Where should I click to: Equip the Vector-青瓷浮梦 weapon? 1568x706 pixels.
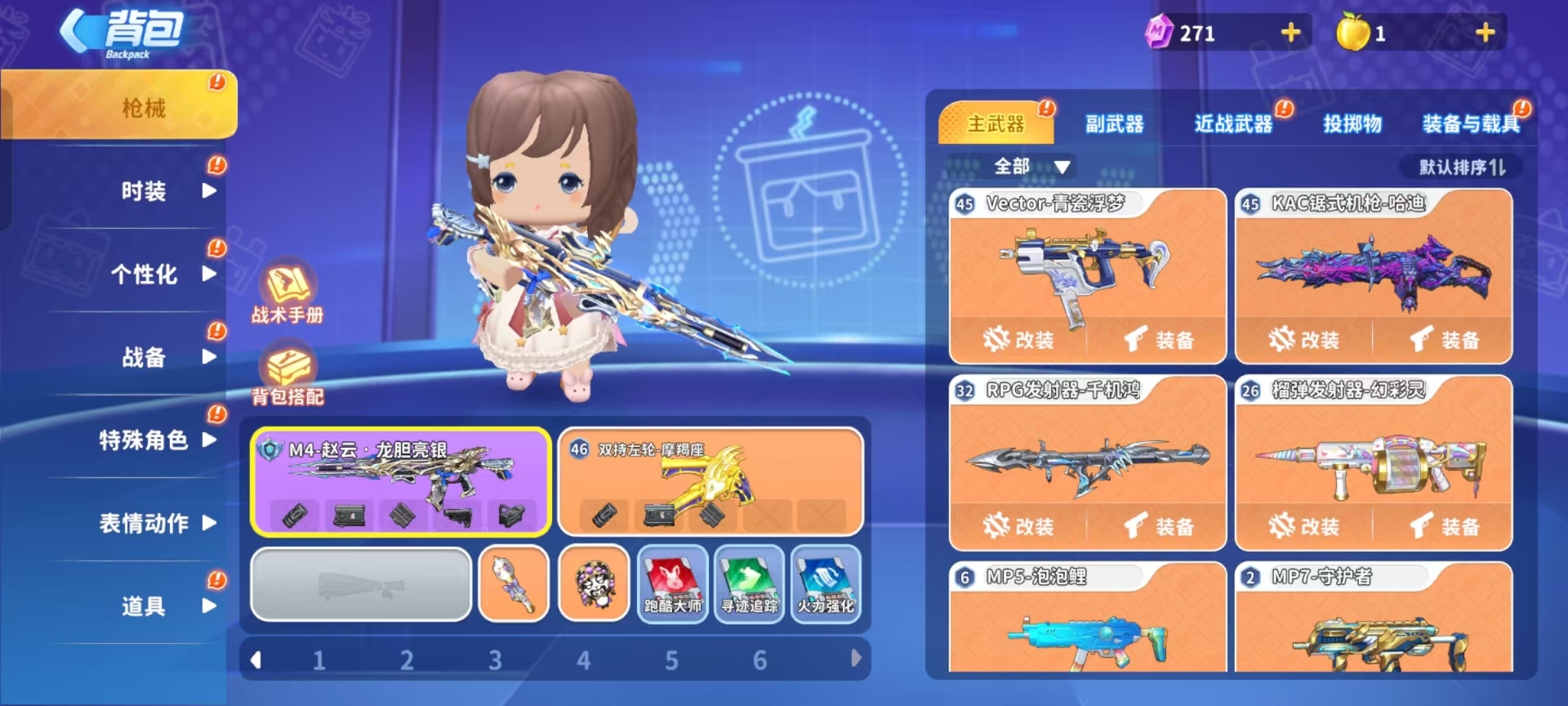1159,340
